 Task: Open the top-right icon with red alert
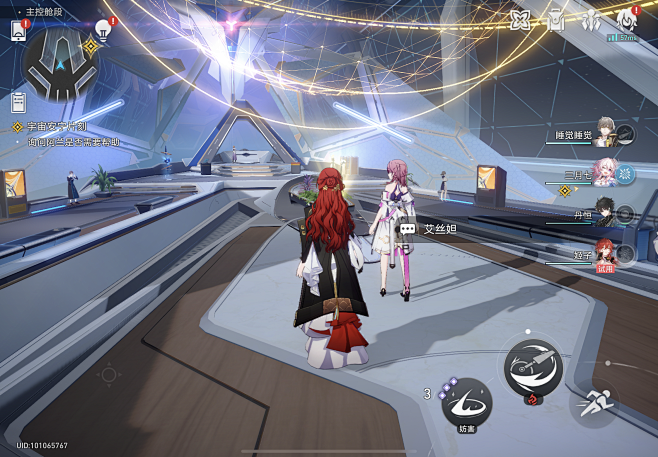pyautogui.click(x=626, y=18)
